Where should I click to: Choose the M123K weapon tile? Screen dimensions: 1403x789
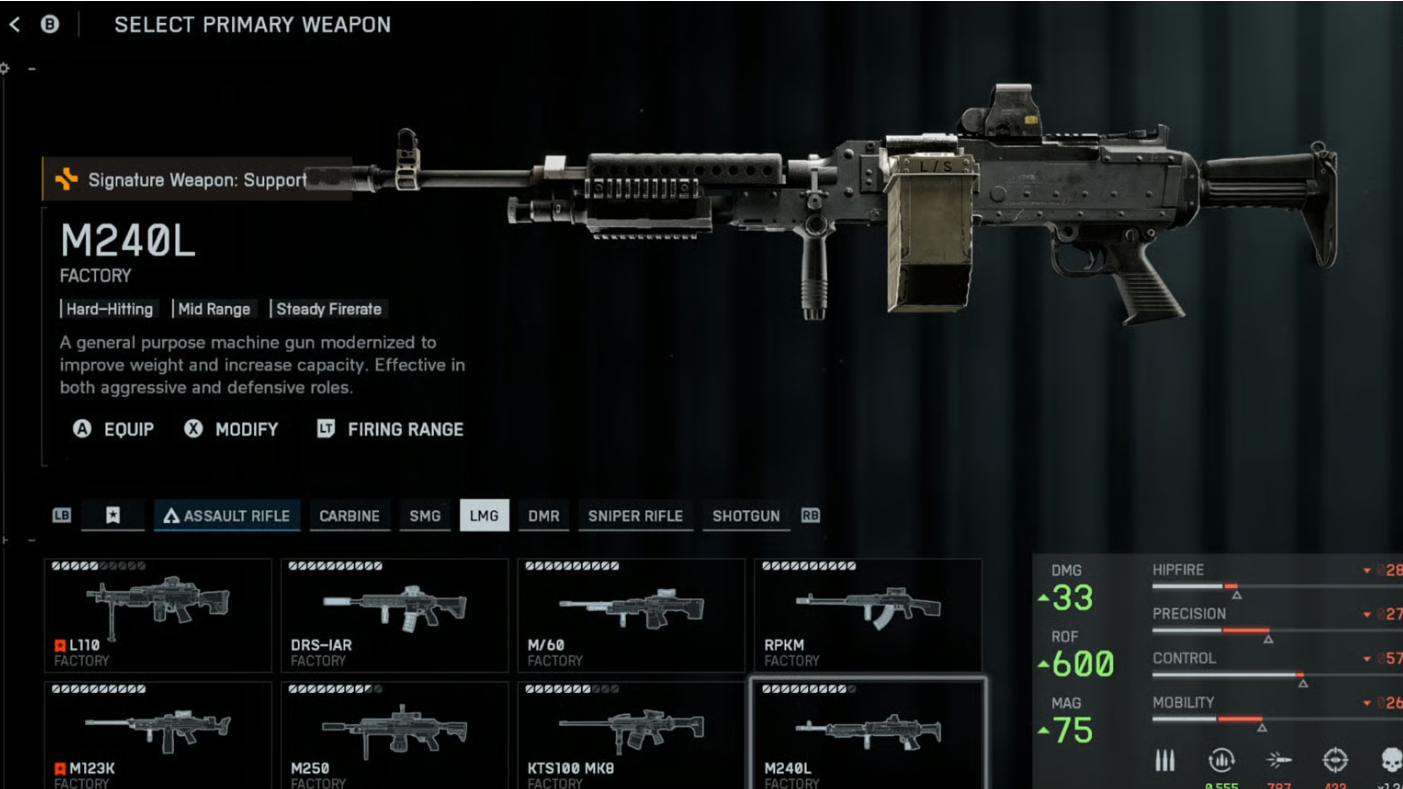[158, 735]
